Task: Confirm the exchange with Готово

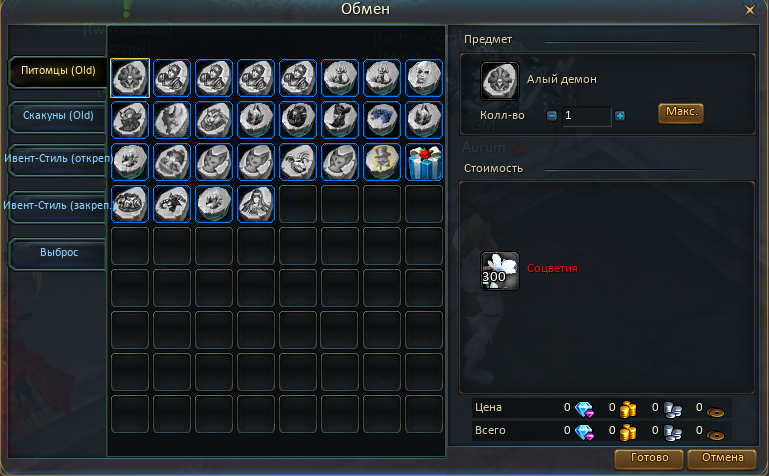Action: click(642, 459)
